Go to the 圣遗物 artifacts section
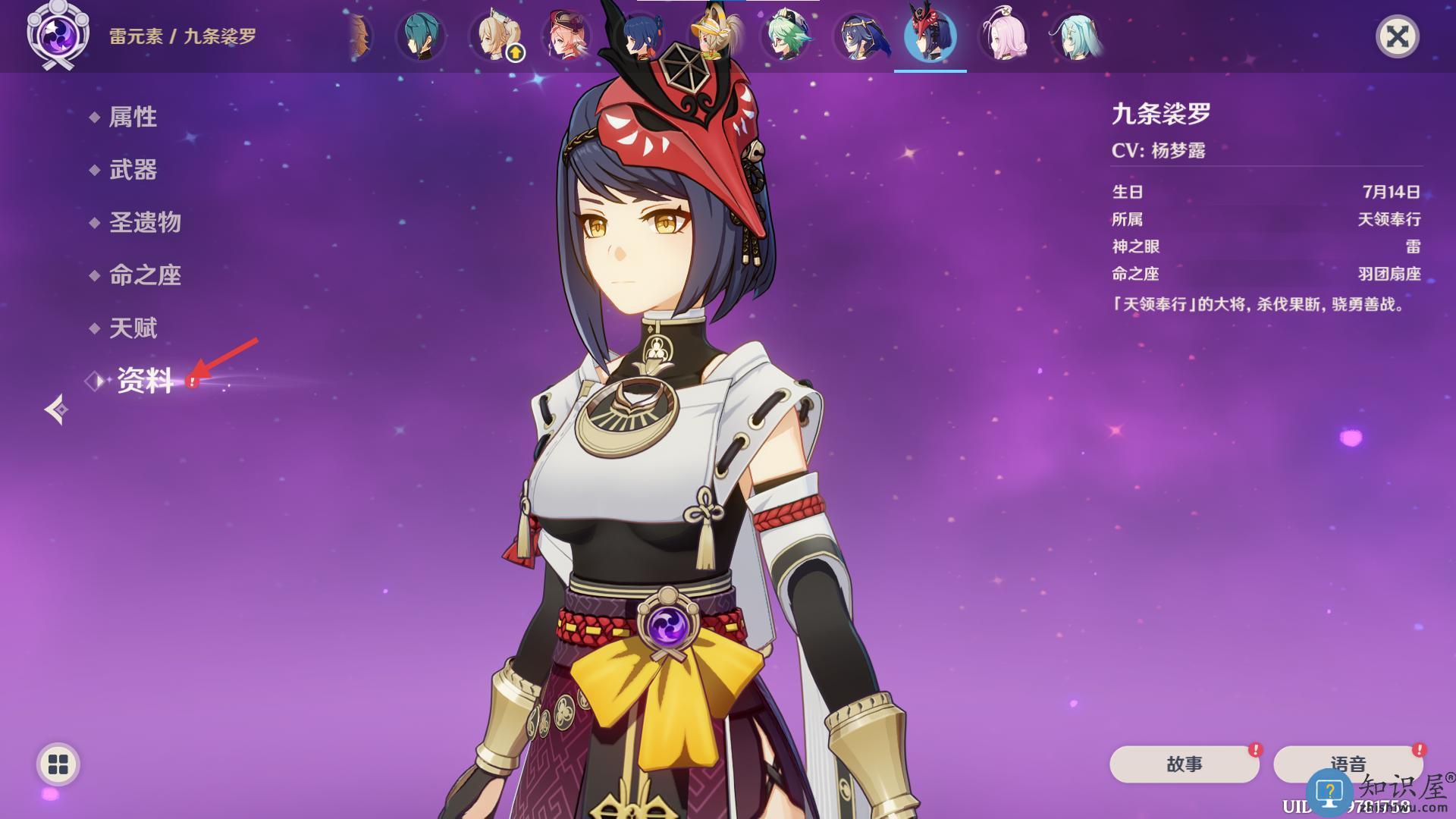Screen dimensions: 1456x819 coord(145,222)
